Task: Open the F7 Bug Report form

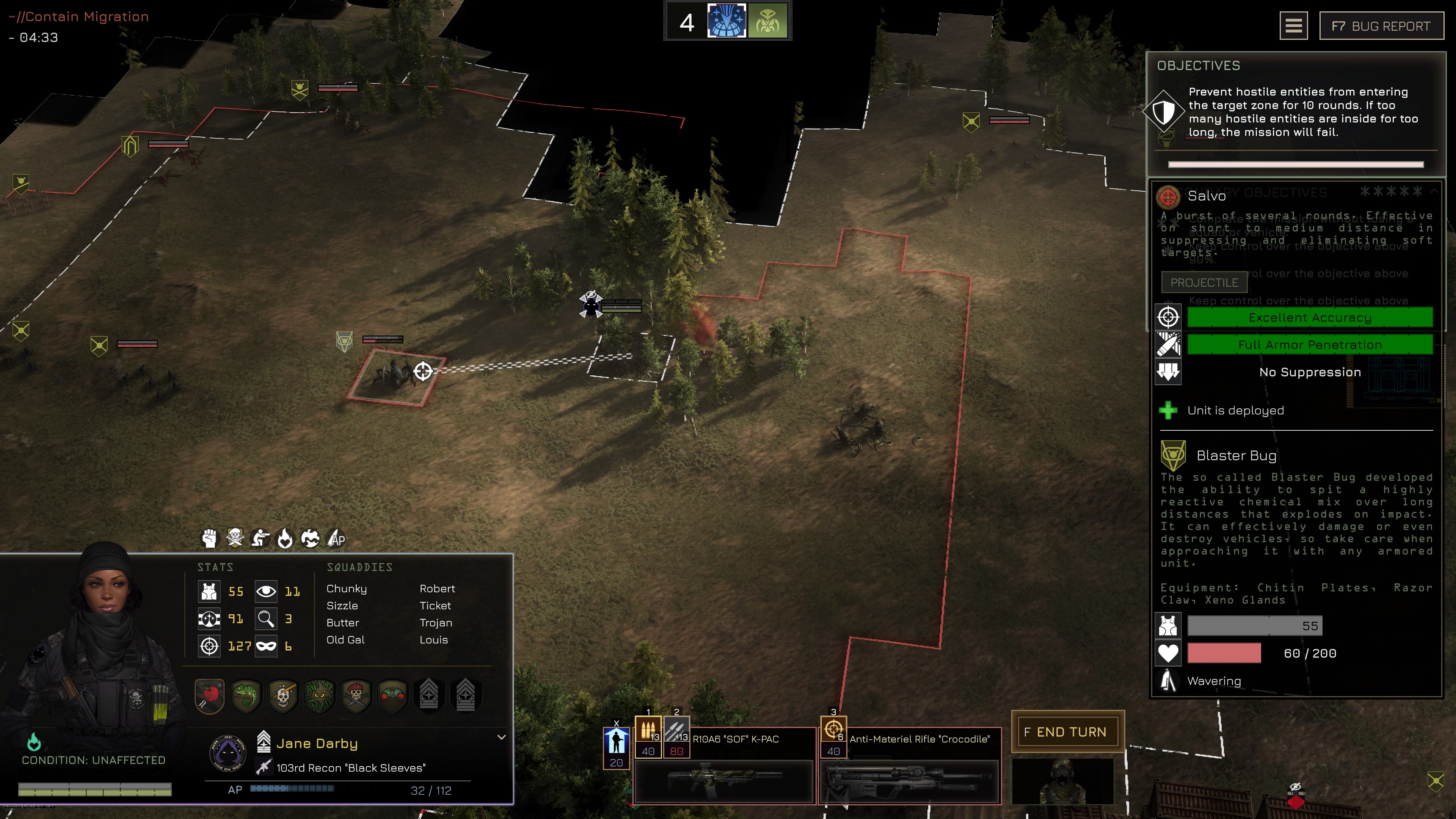Action: [x=1381, y=26]
